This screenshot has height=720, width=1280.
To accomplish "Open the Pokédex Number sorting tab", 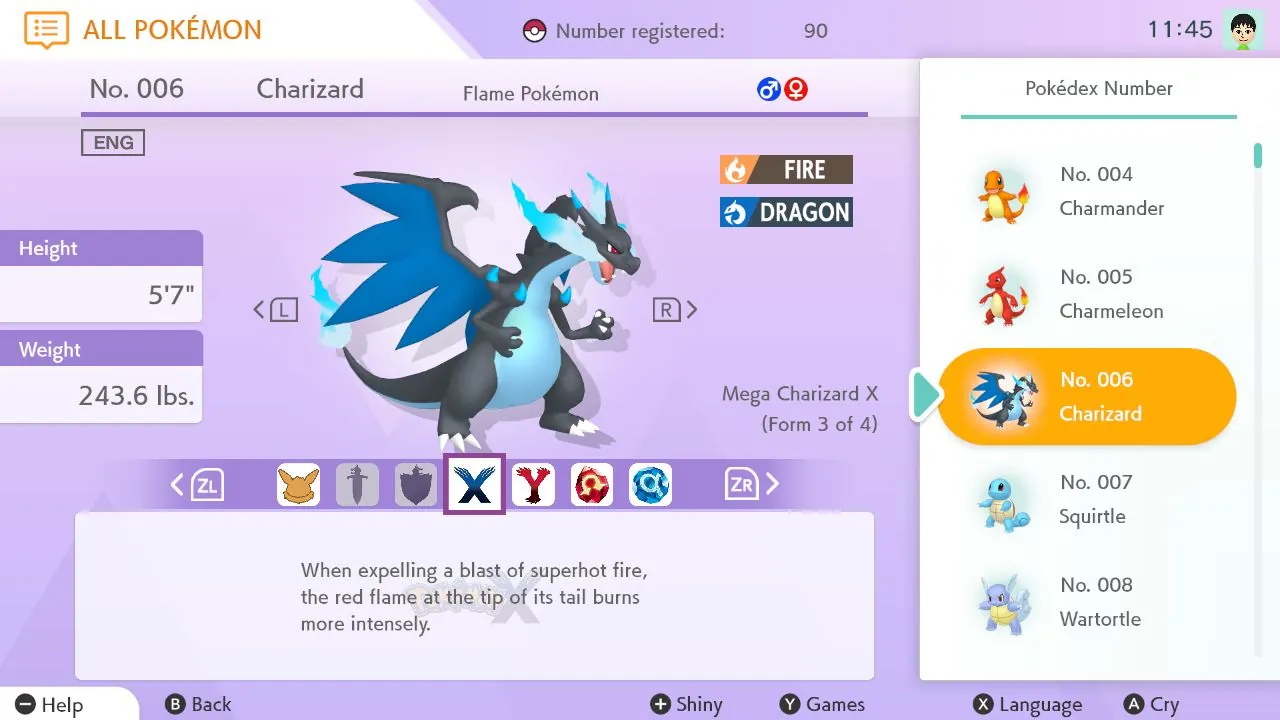I will 1098,88.
